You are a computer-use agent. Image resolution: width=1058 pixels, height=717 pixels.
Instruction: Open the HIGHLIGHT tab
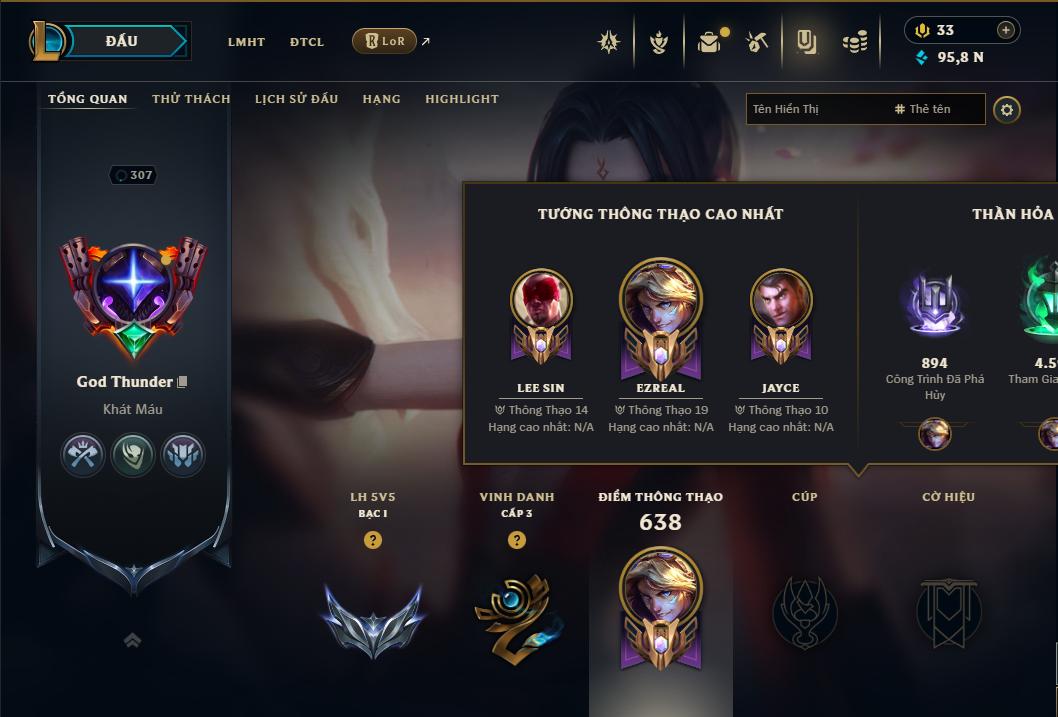[462, 99]
